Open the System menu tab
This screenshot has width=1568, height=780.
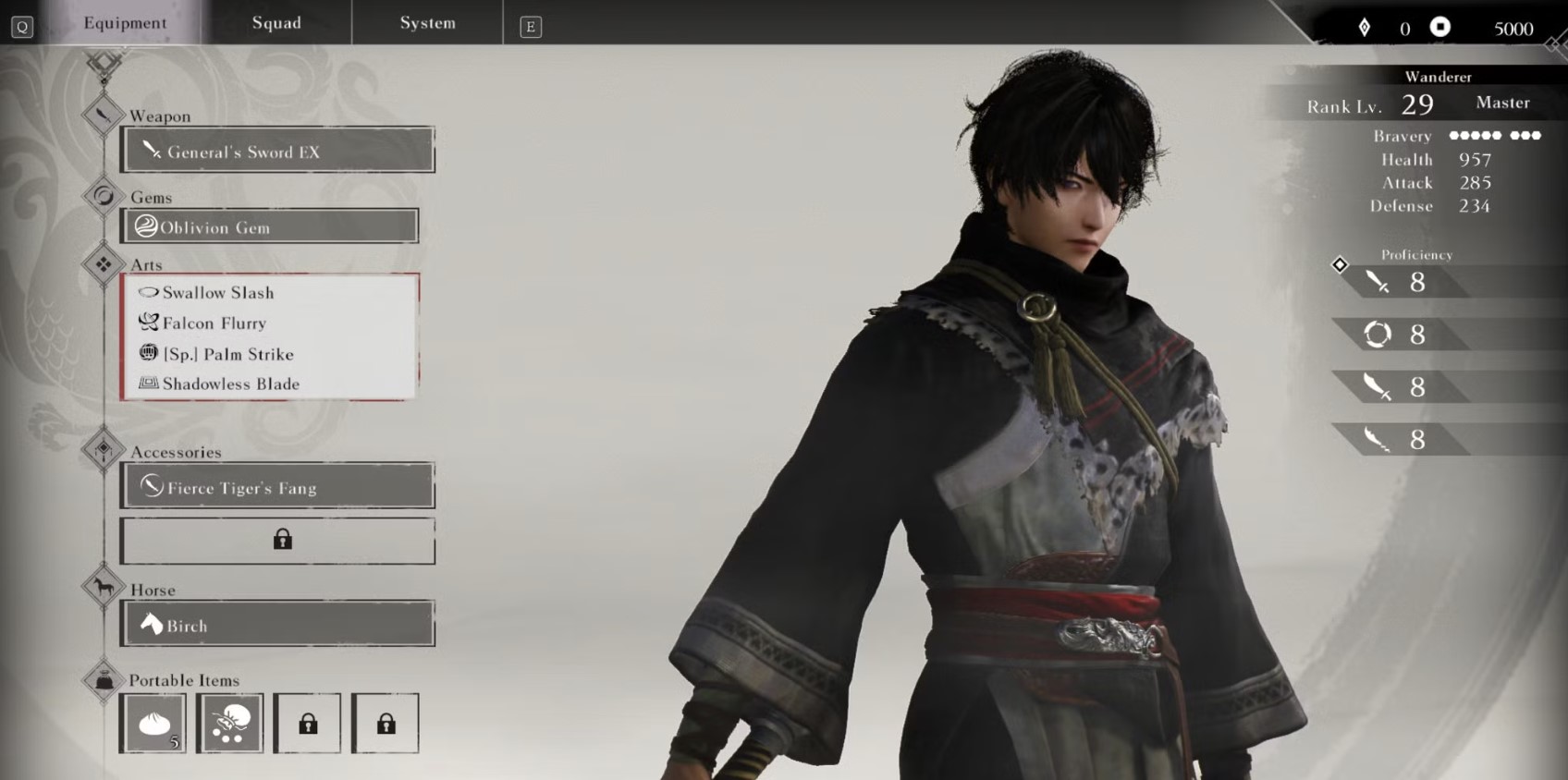pyautogui.click(x=426, y=23)
